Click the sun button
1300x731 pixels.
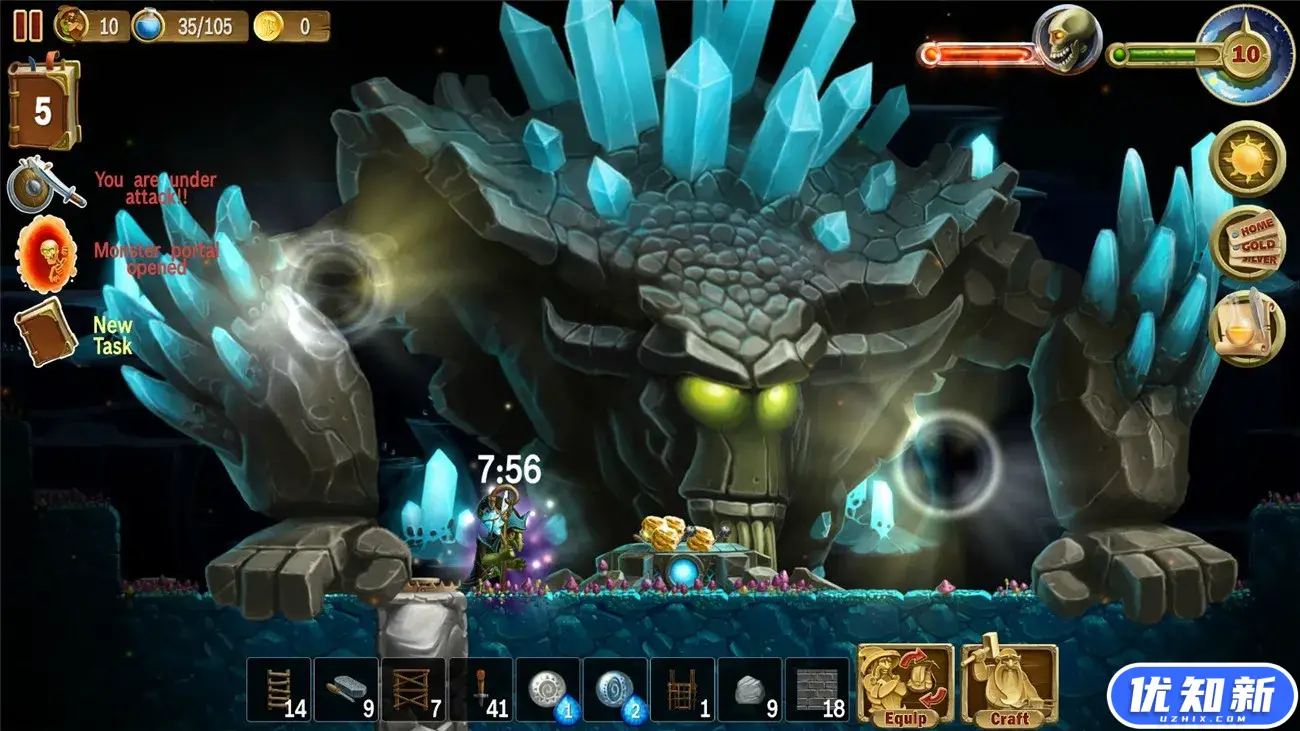coord(1246,159)
